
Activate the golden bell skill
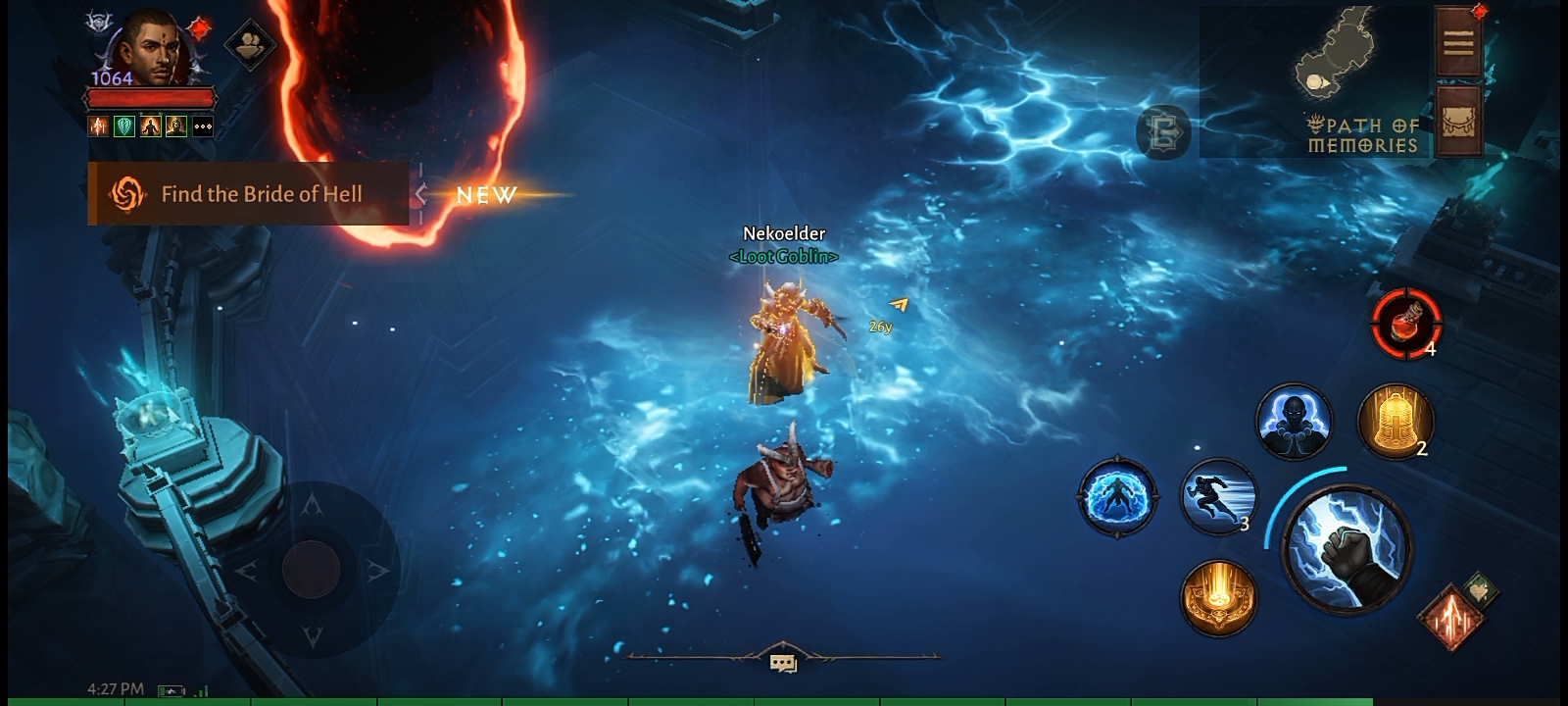(x=1394, y=422)
